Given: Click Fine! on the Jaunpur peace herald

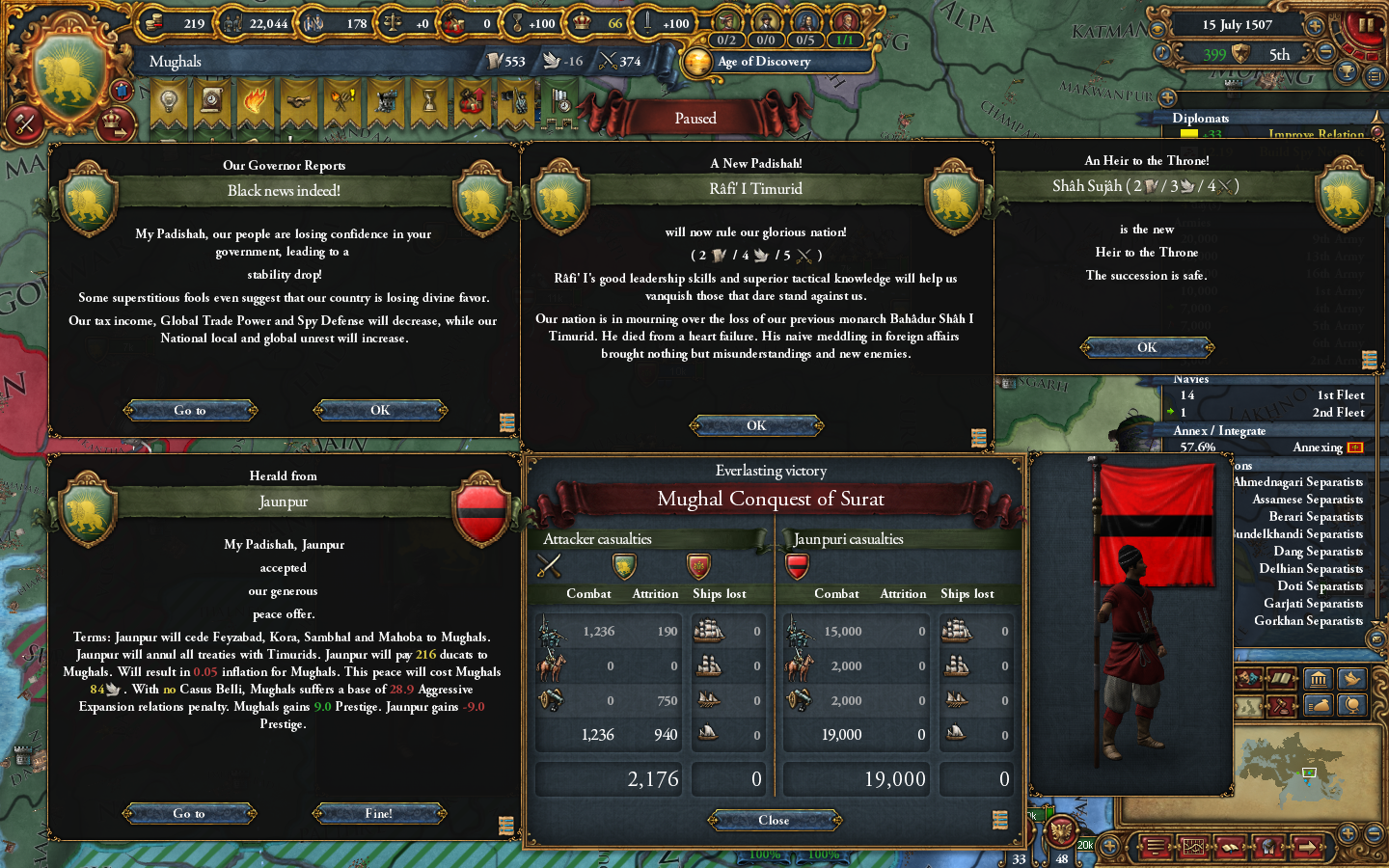Looking at the screenshot, I should point(379,813).
